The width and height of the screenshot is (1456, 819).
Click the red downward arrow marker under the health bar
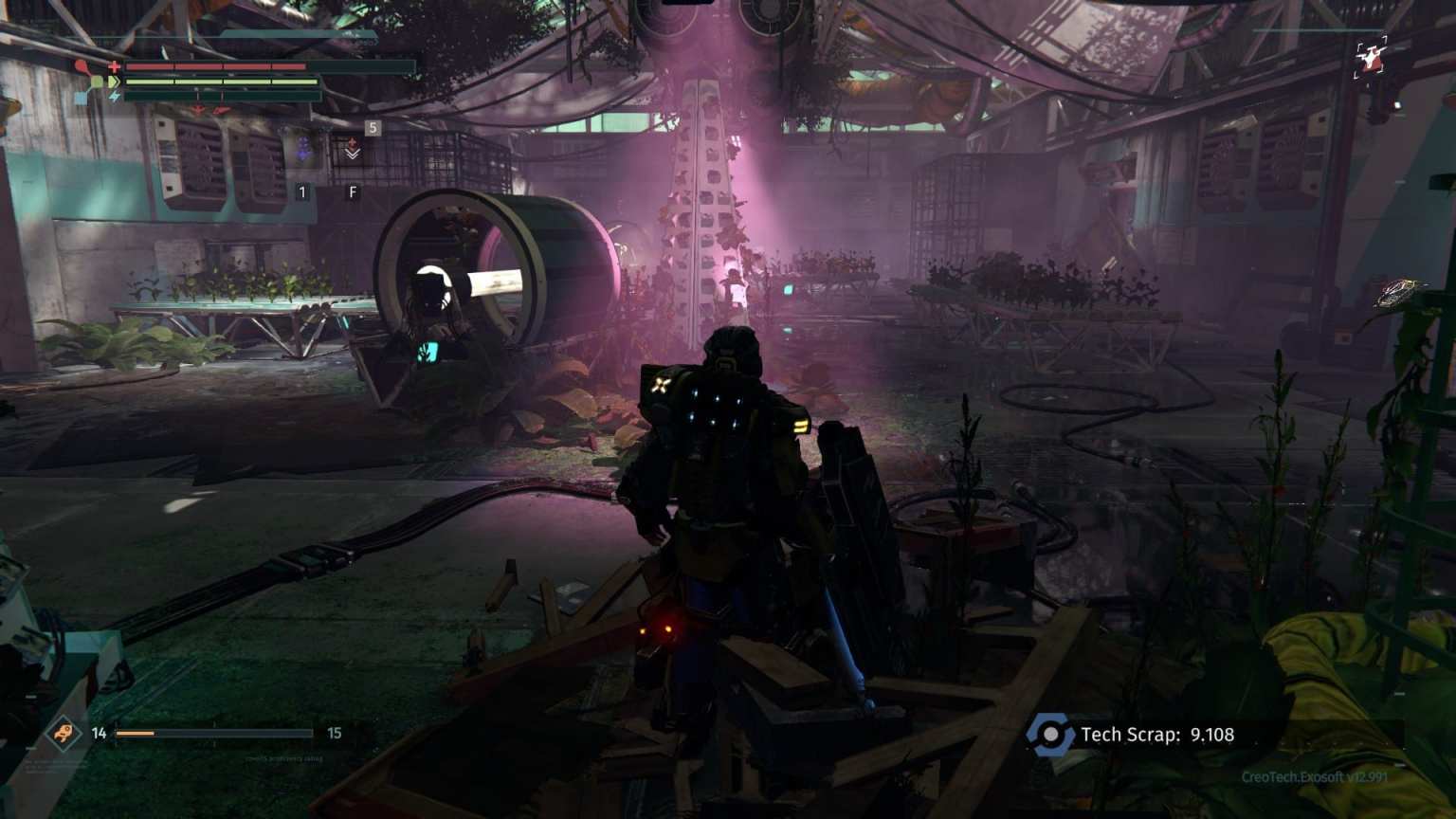(x=198, y=108)
